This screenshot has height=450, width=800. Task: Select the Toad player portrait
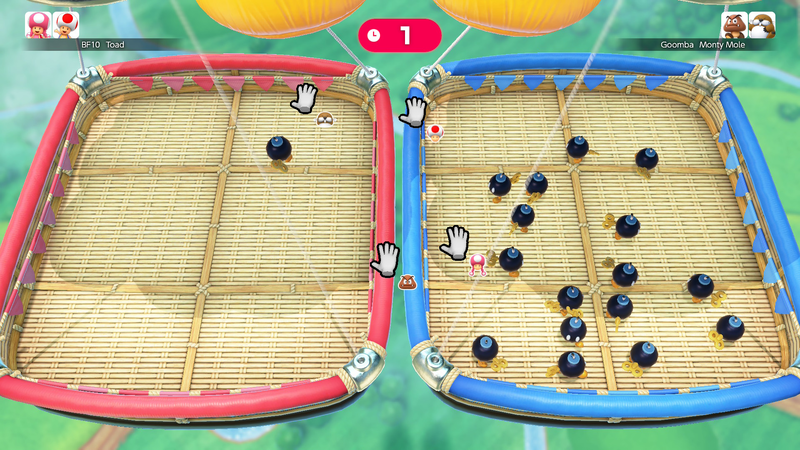tap(66, 24)
